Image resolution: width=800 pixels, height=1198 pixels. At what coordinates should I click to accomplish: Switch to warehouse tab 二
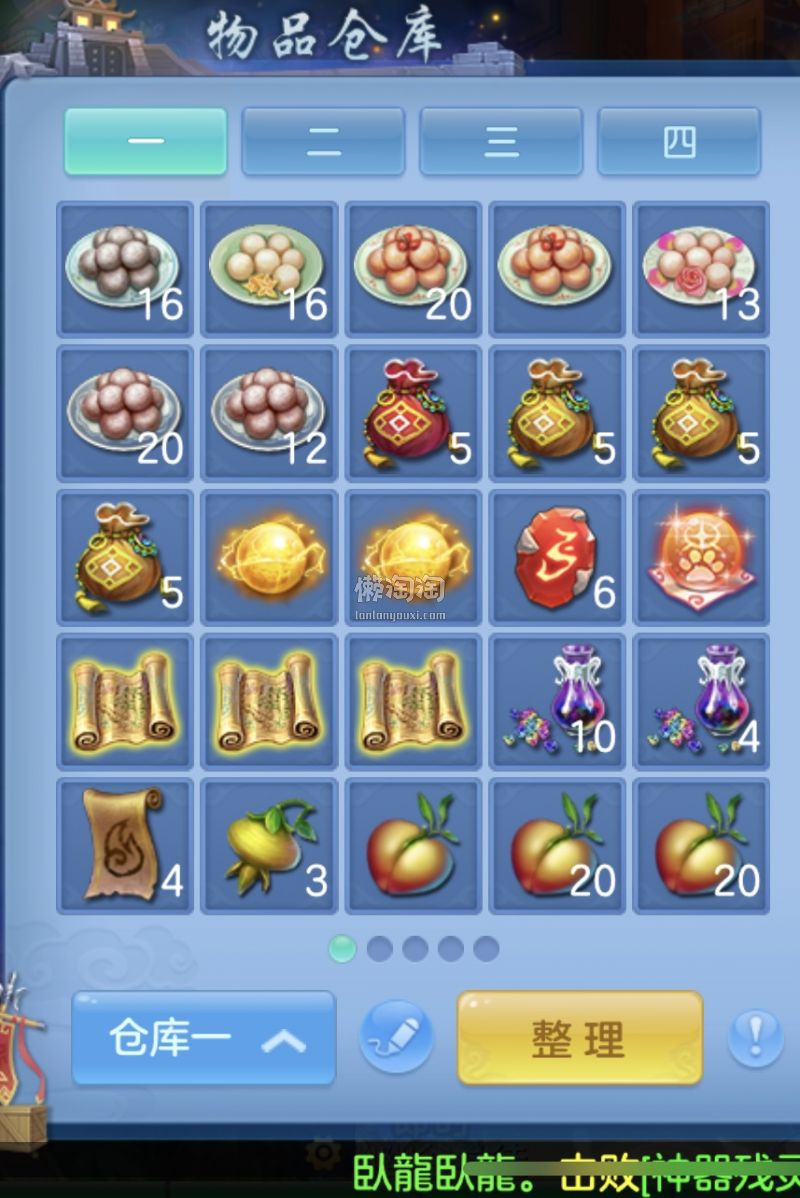[x=323, y=142]
